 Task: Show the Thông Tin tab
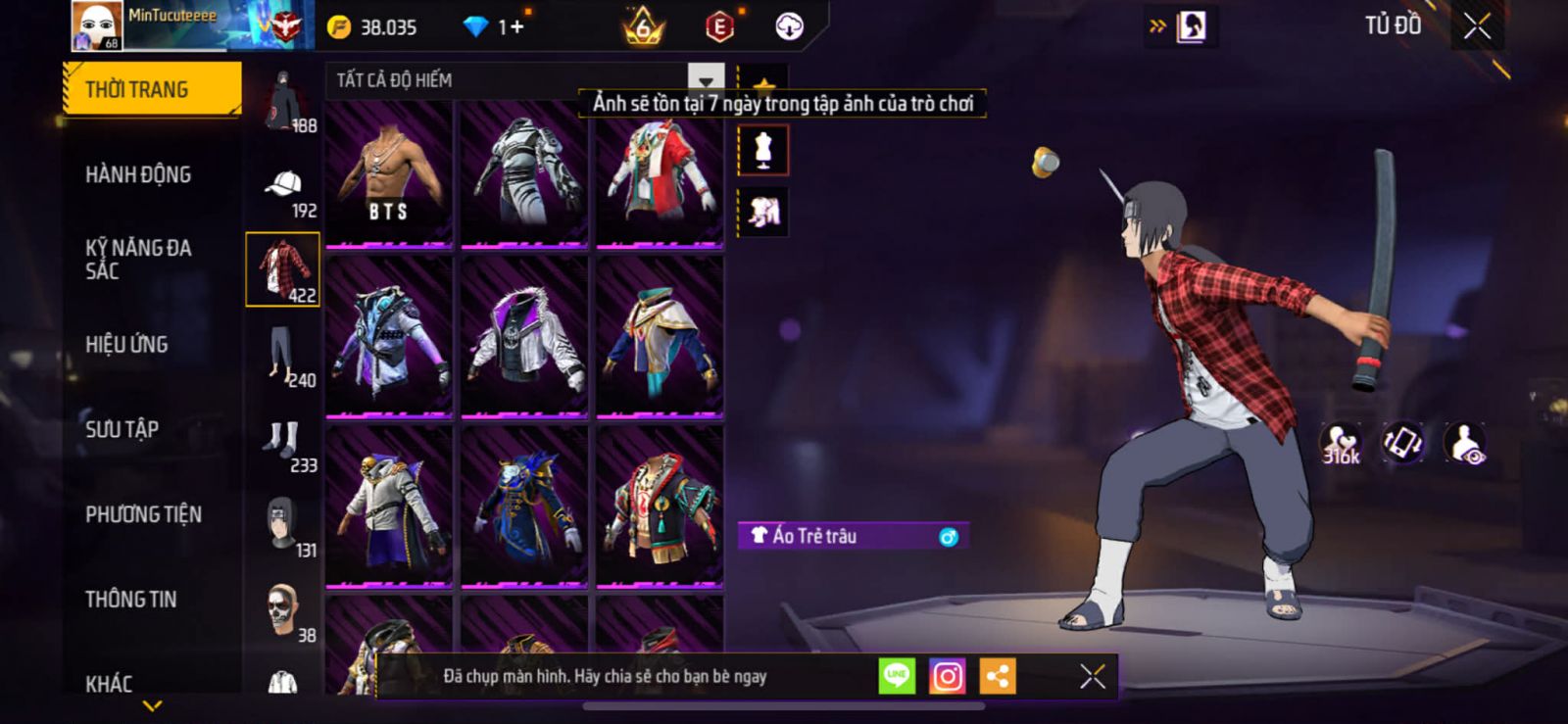pyautogui.click(x=130, y=599)
